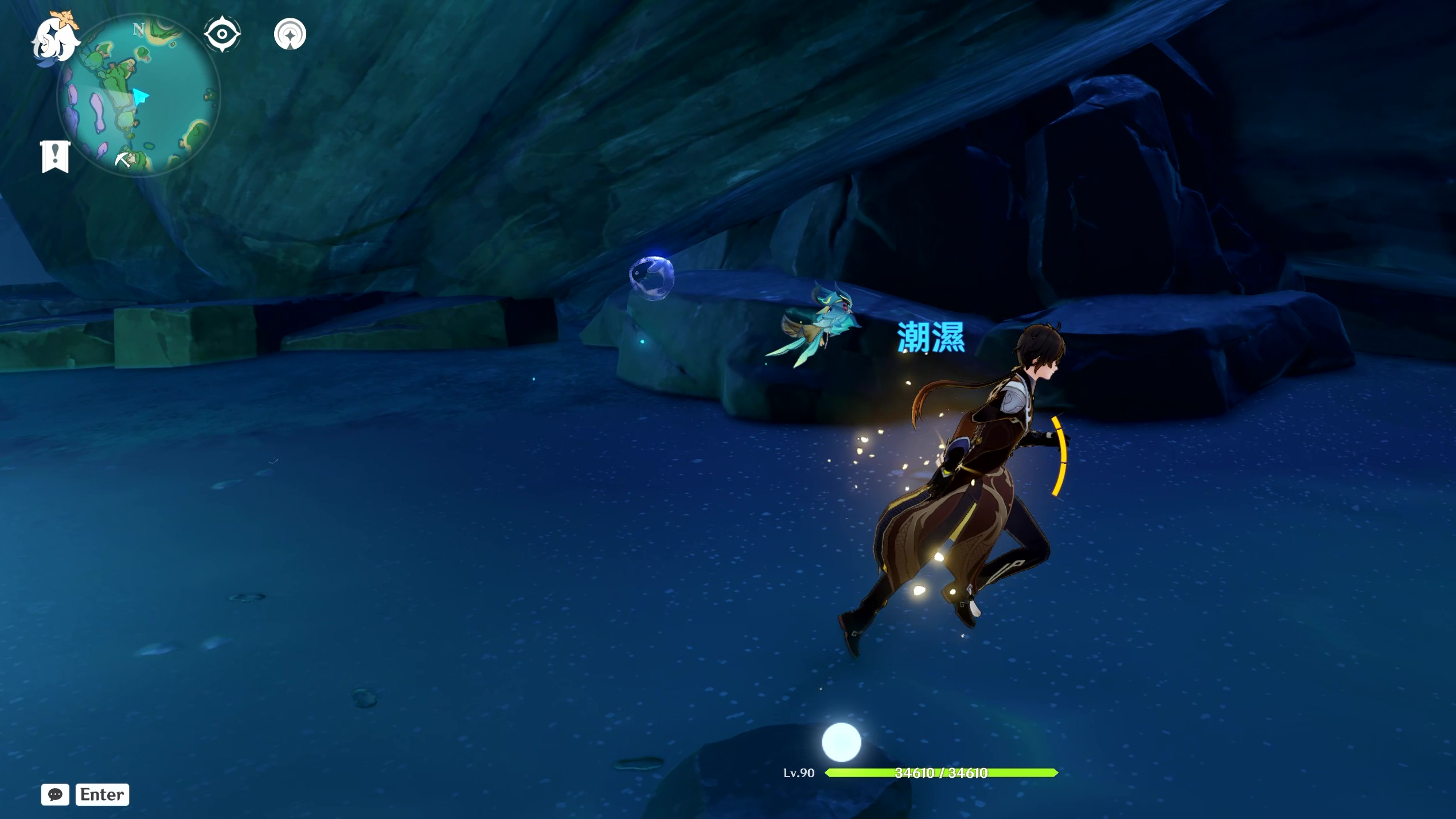Open the Paimon menu icon

point(54,39)
